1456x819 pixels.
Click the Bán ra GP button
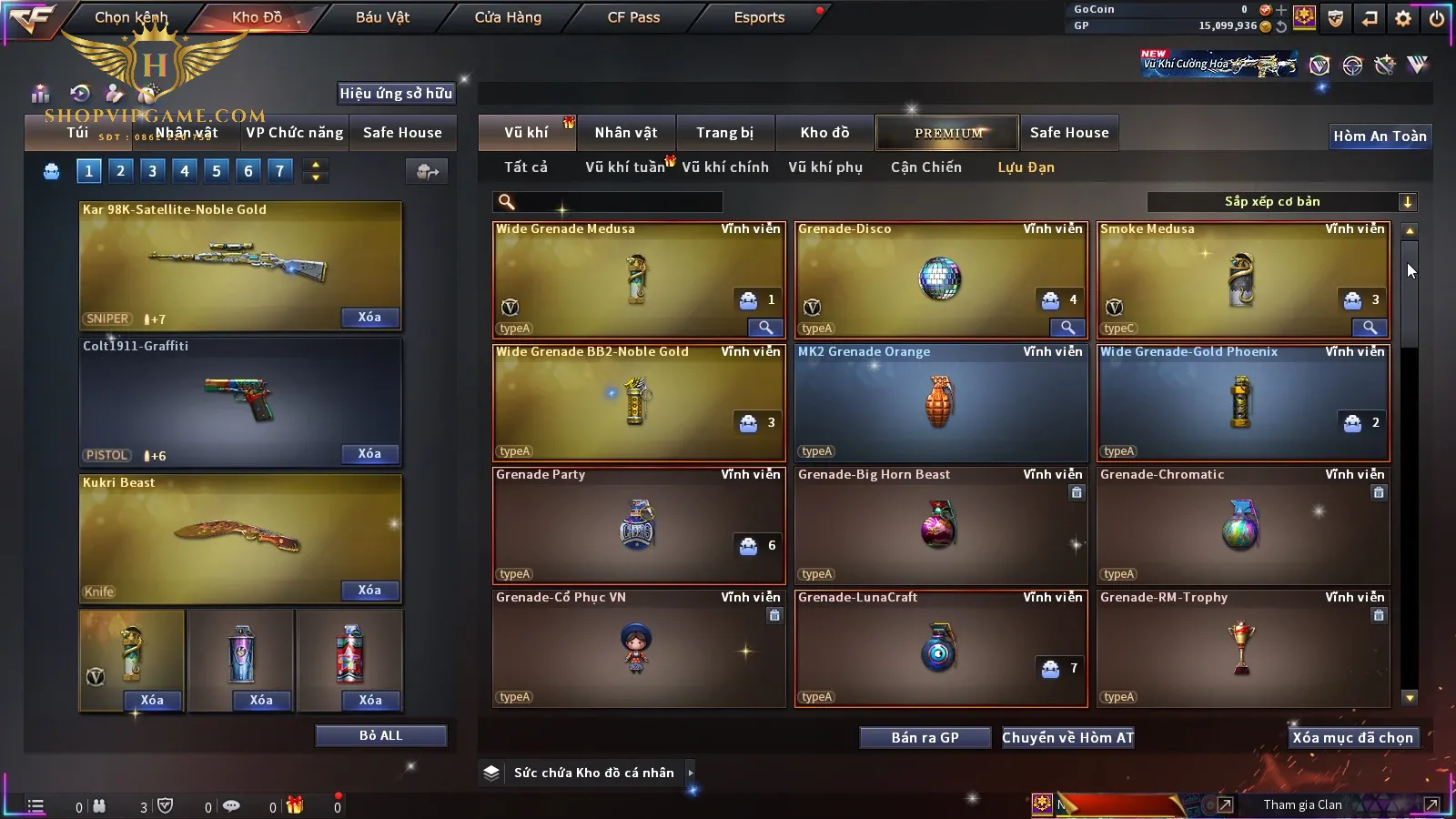pos(925,738)
